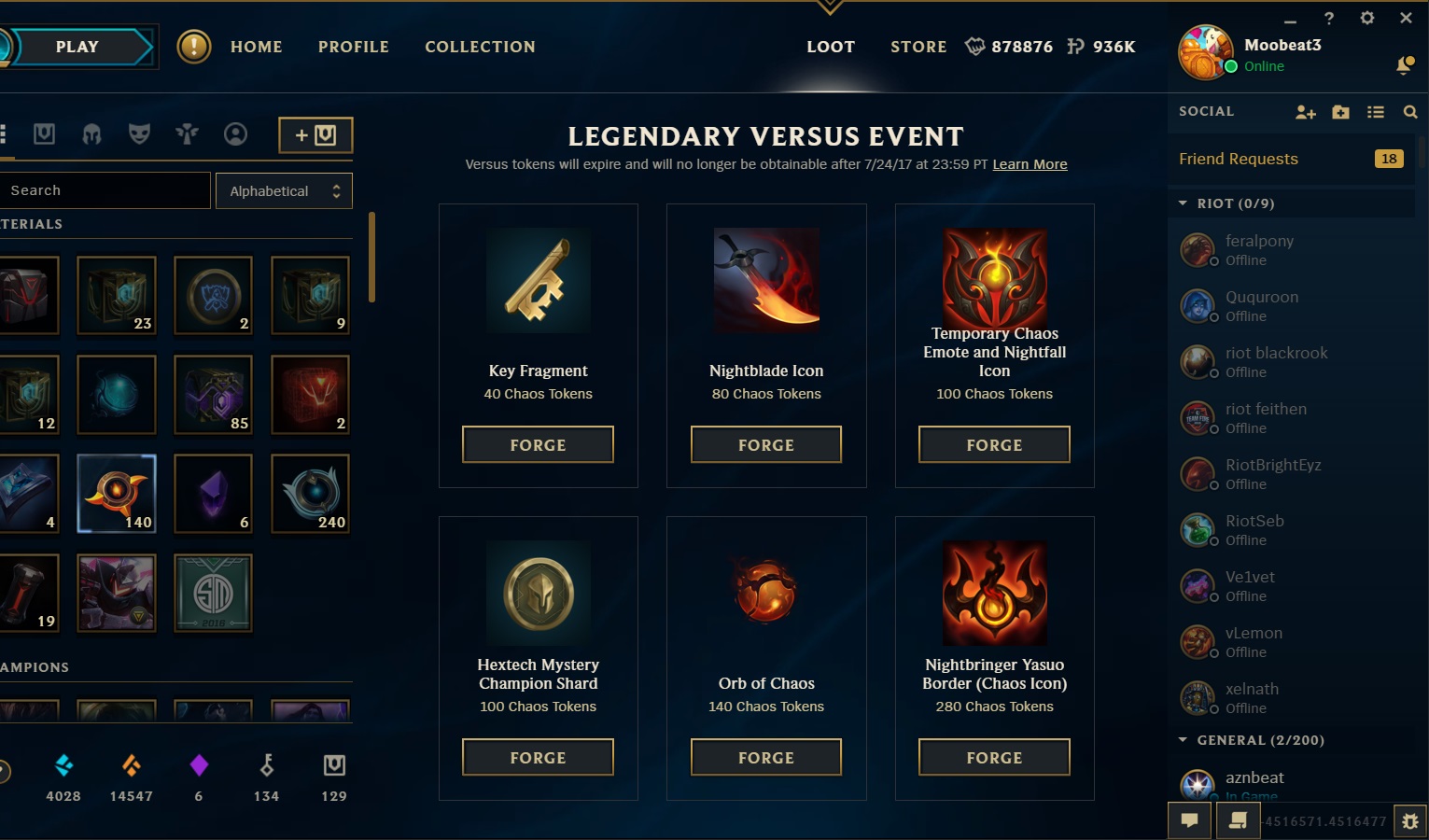1429x840 pixels.
Task: Open social search magnifier icon
Action: click(1409, 111)
